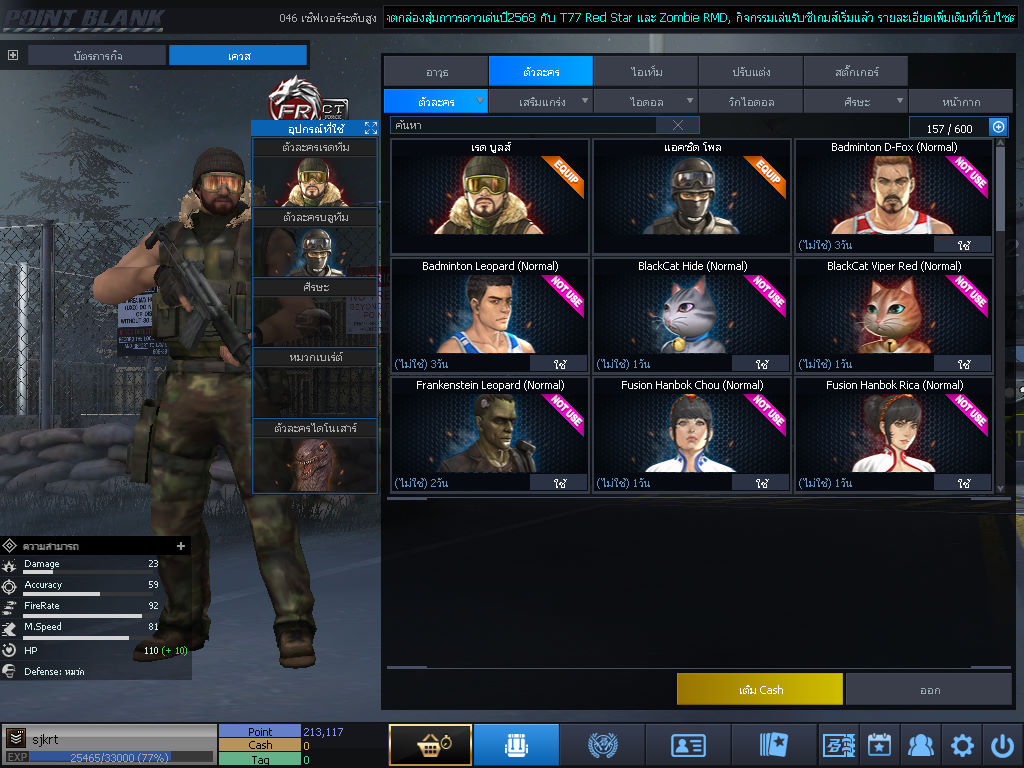
Task: Open the สติ๊กเกอร์ sticker tab
Action: point(855,72)
